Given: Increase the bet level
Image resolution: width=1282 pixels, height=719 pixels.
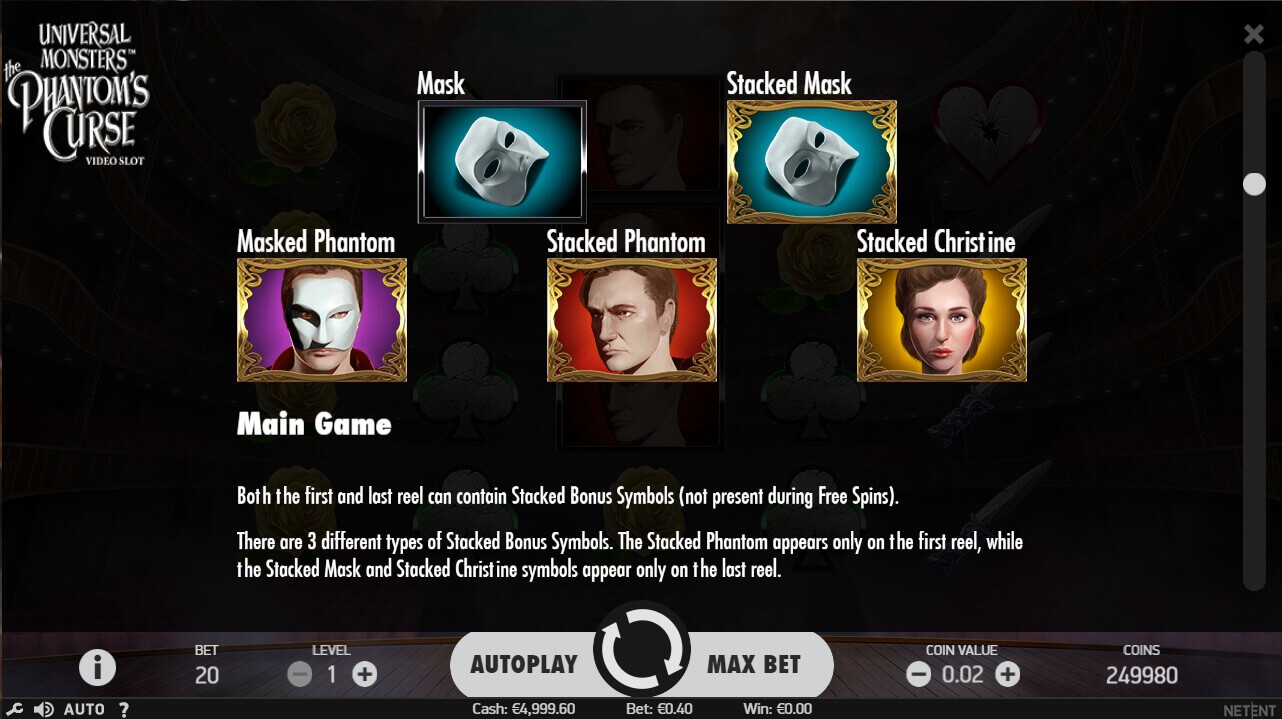Looking at the screenshot, I should coord(365,674).
